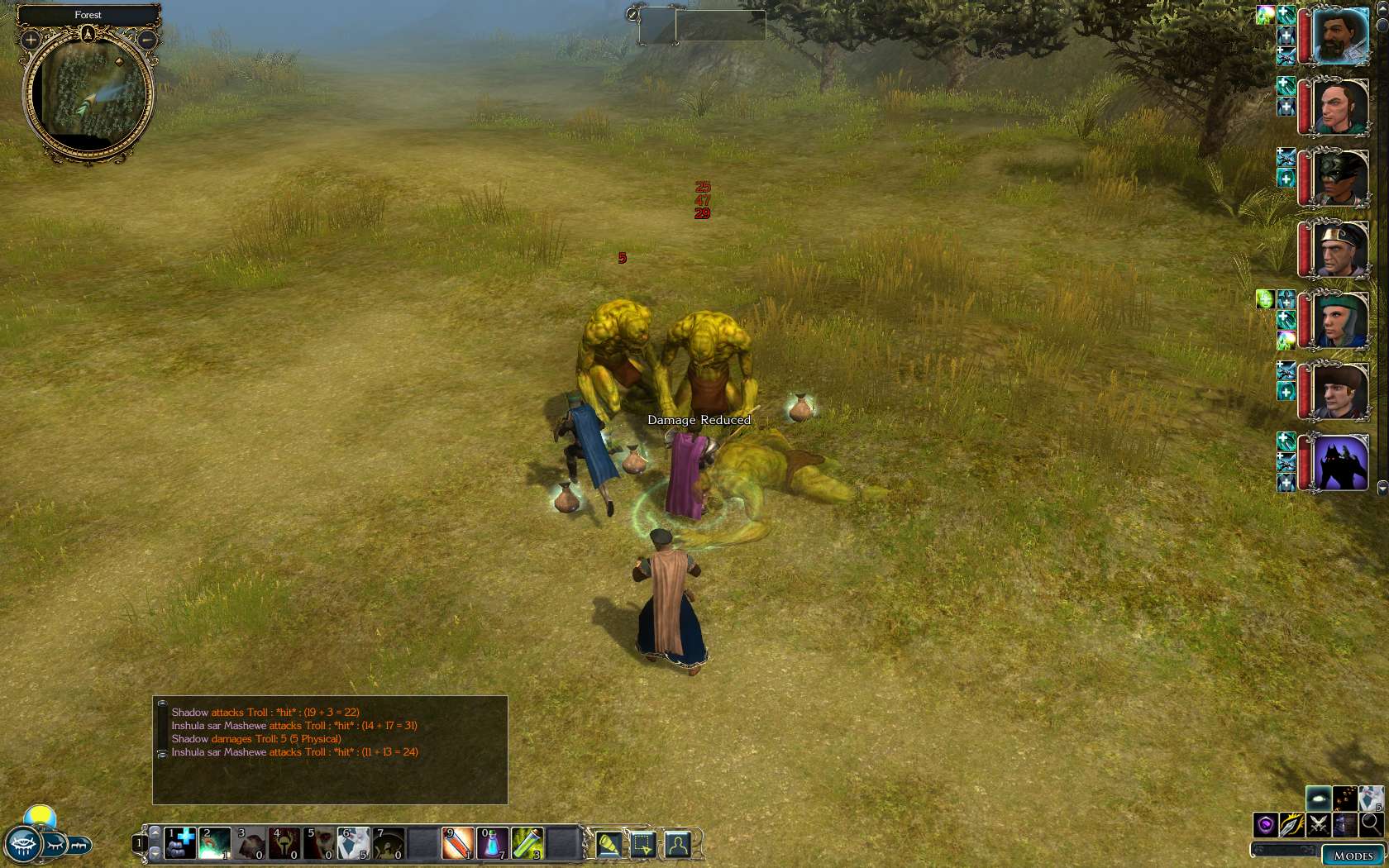Activate the purple shield mode icon
1389x868 pixels.
1265,824
